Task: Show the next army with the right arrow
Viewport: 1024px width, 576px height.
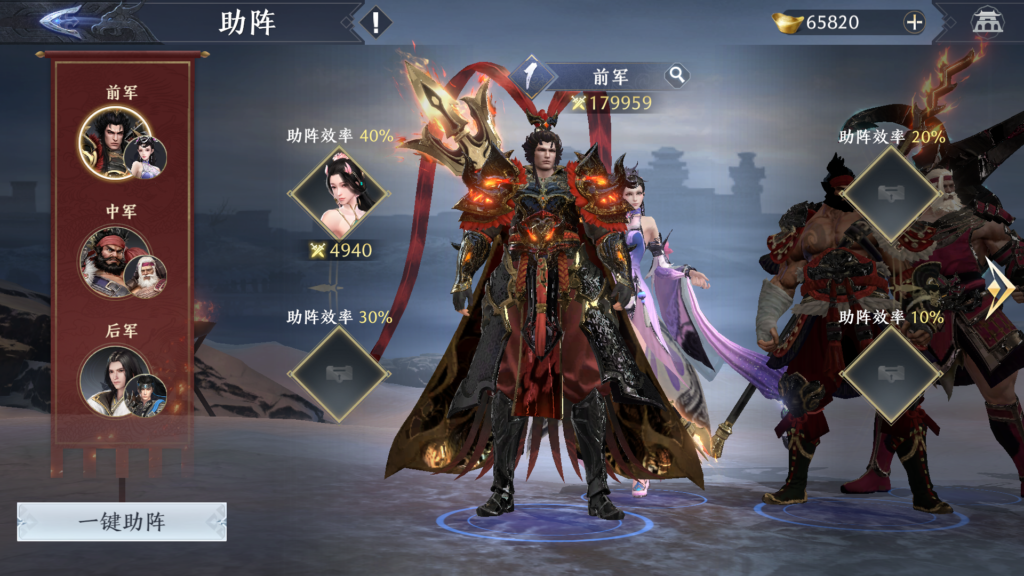Action: tap(1000, 288)
